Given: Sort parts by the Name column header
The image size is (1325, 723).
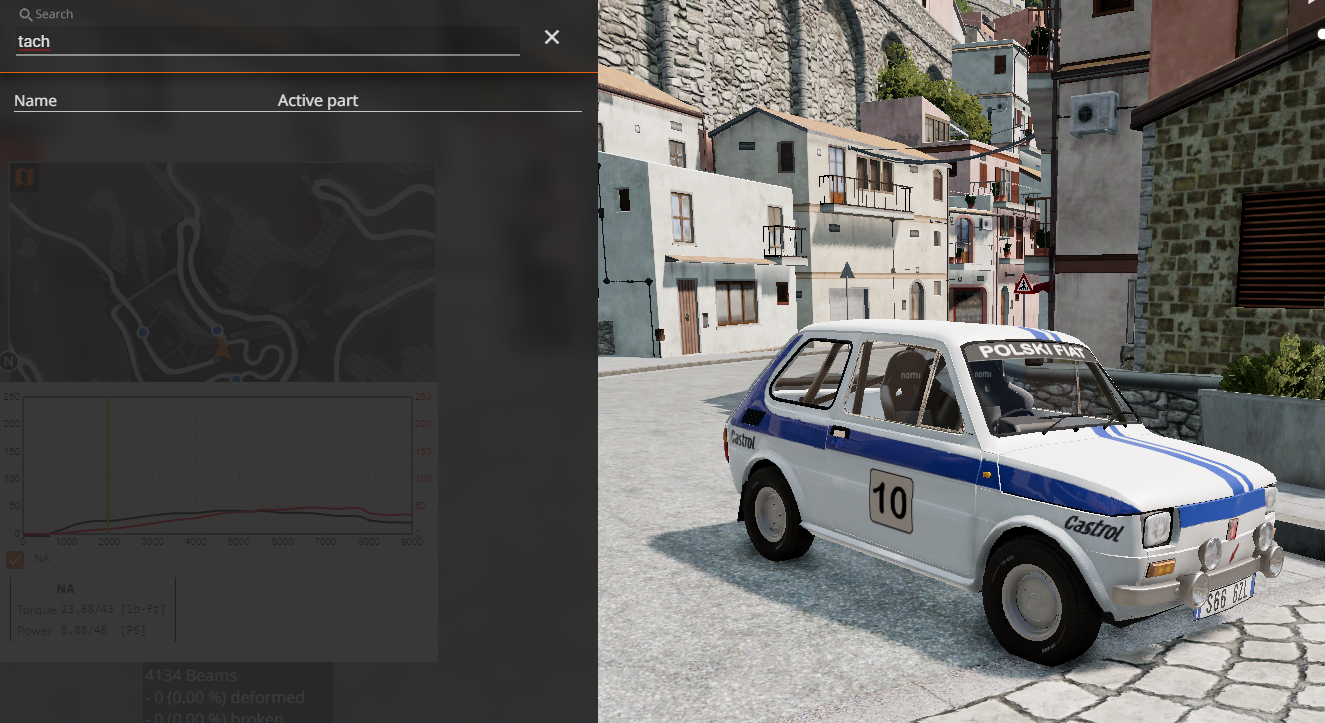Looking at the screenshot, I should [36, 101].
